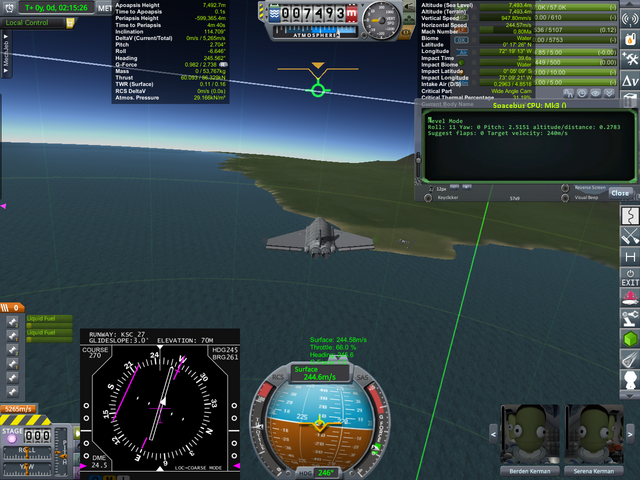Select the delta-v toolbar icon

click(631, 81)
